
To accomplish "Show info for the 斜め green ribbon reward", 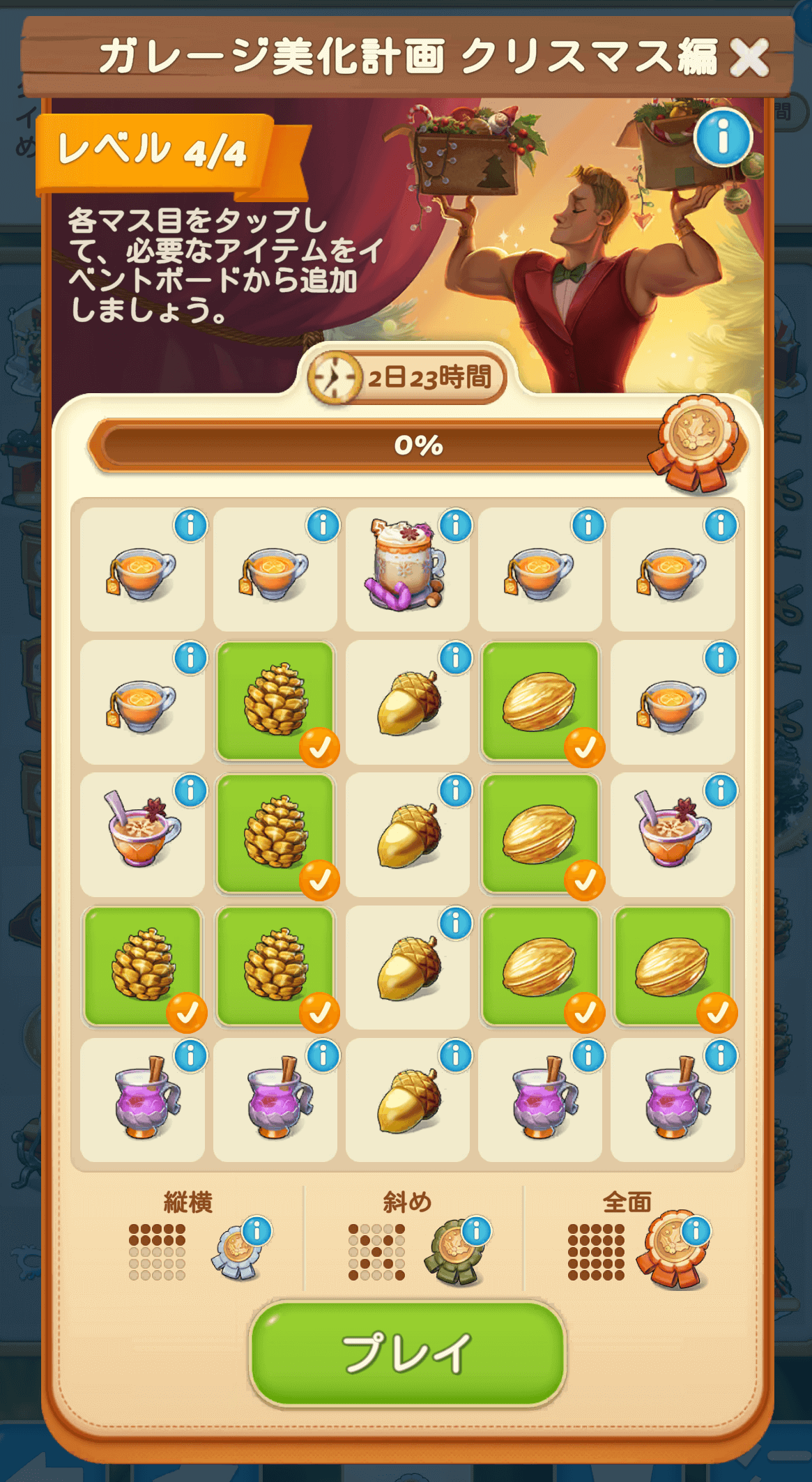I will pos(477,1231).
